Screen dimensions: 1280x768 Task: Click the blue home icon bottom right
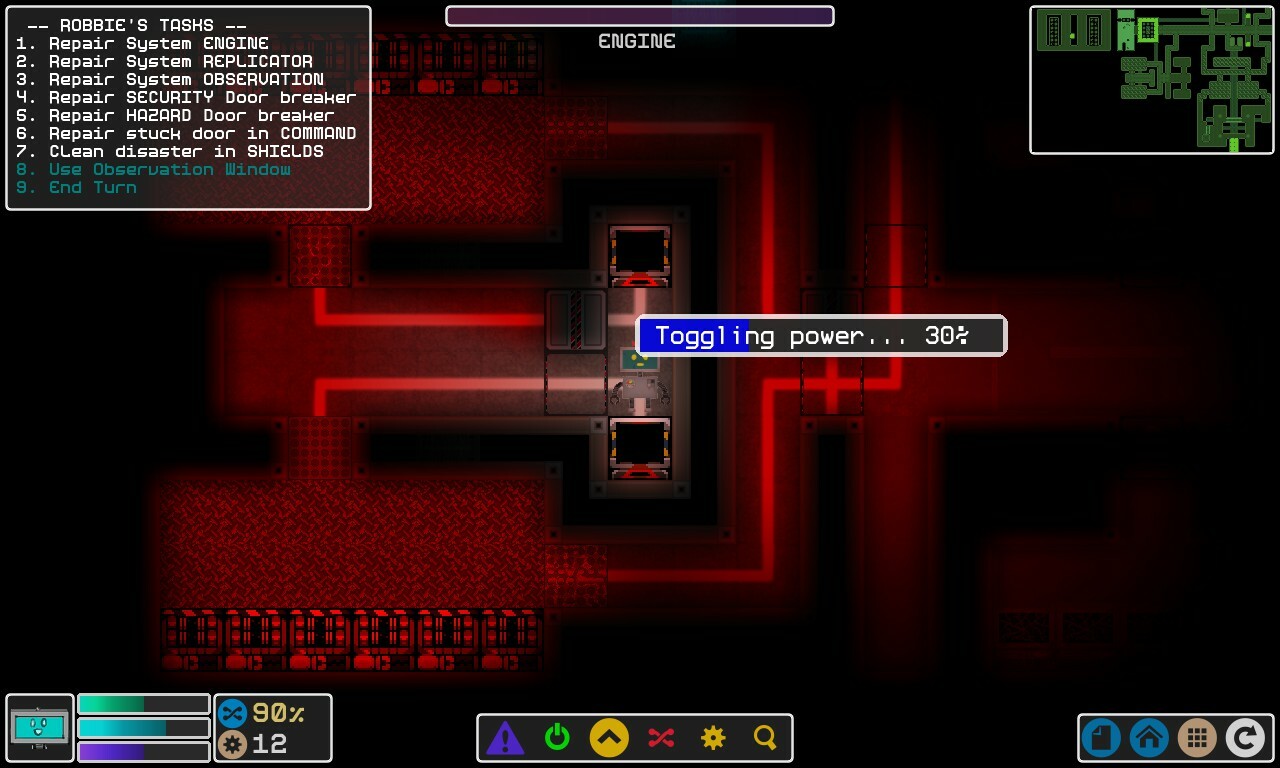1148,737
